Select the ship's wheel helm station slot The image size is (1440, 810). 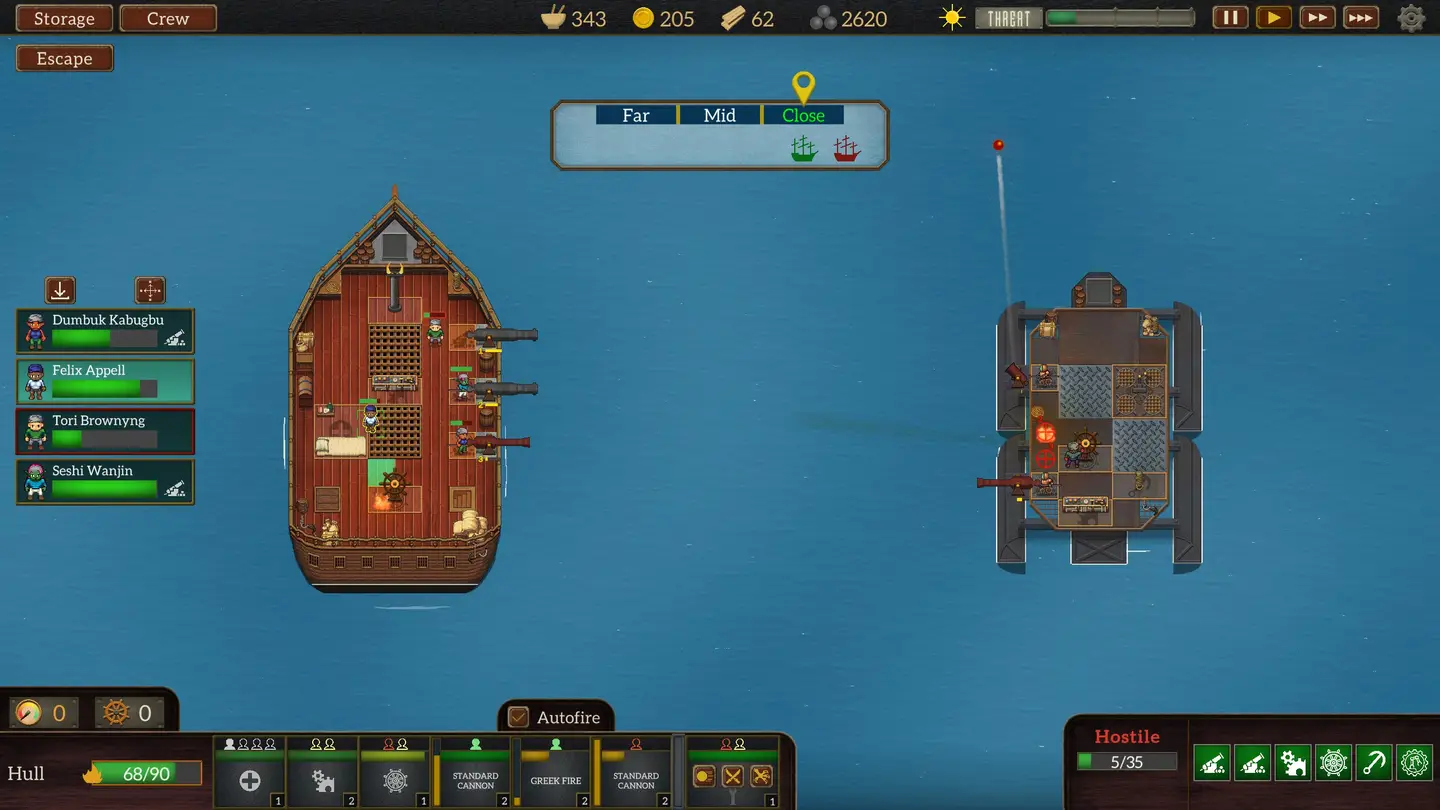point(395,773)
